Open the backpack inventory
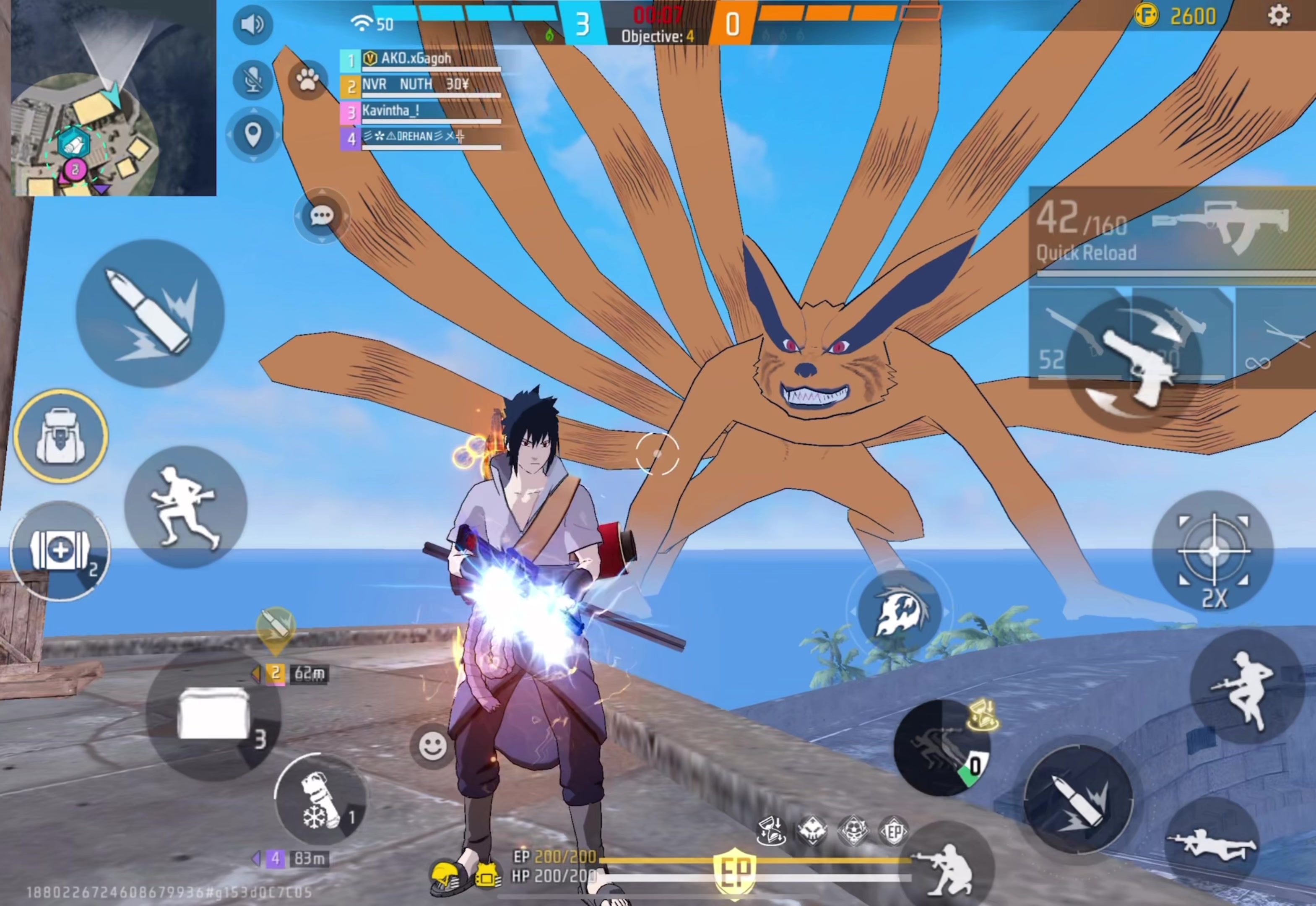The width and height of the screenshot is (1316, 906). (61, 436)
